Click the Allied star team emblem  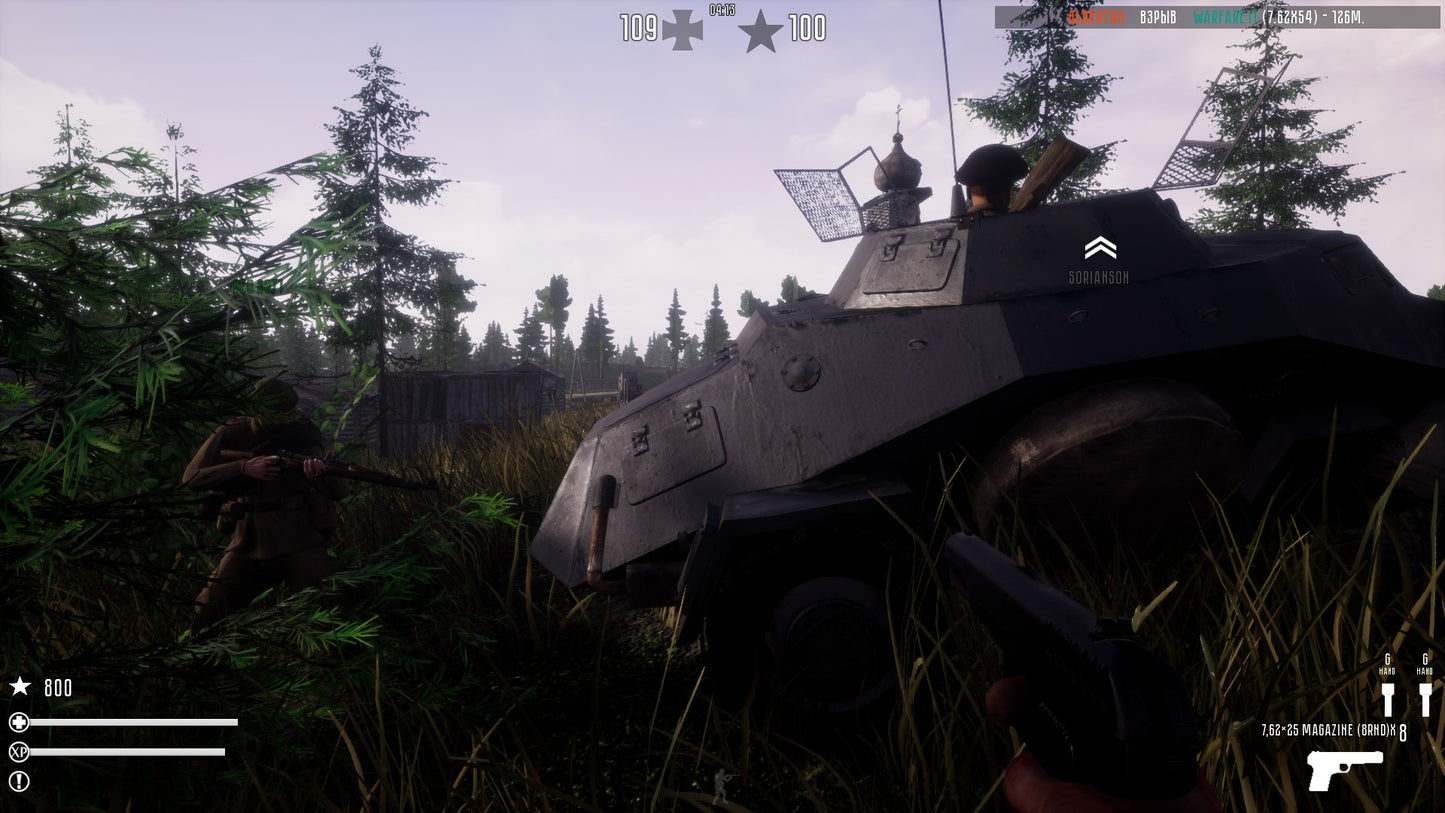tap(762, 30)
